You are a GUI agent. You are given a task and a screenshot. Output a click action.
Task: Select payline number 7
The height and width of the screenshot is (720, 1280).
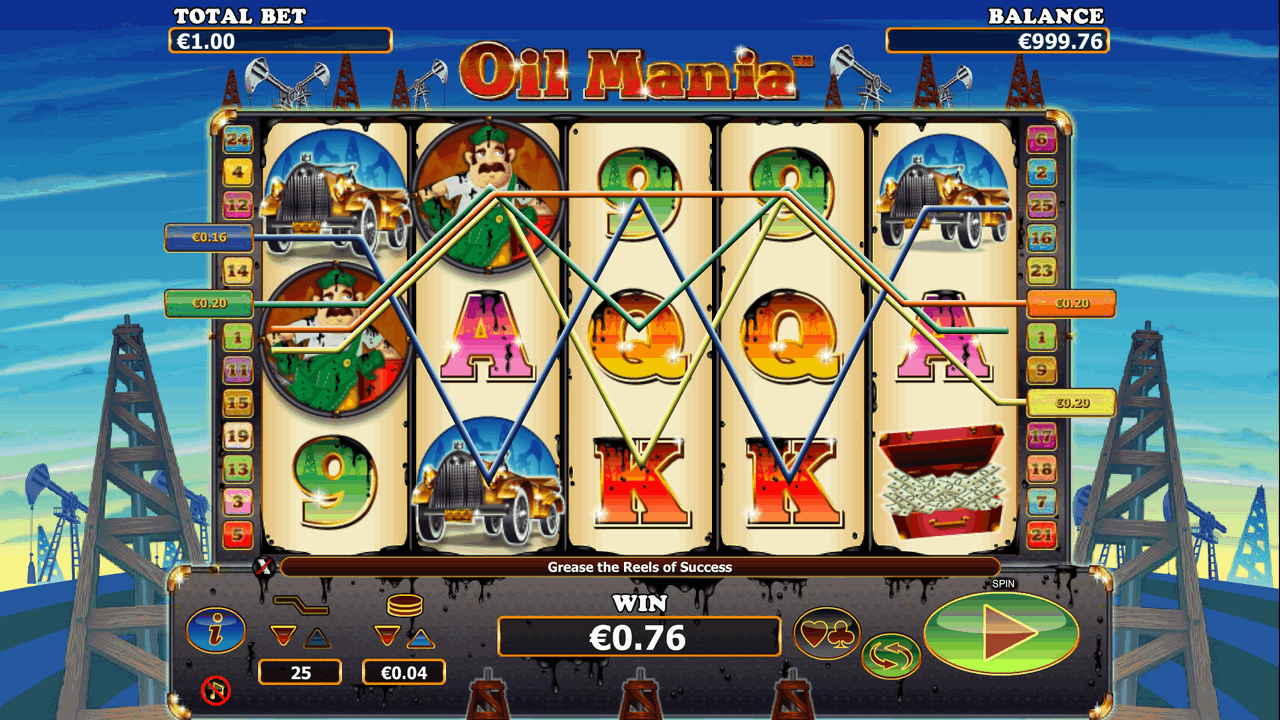pos(1041,501)
